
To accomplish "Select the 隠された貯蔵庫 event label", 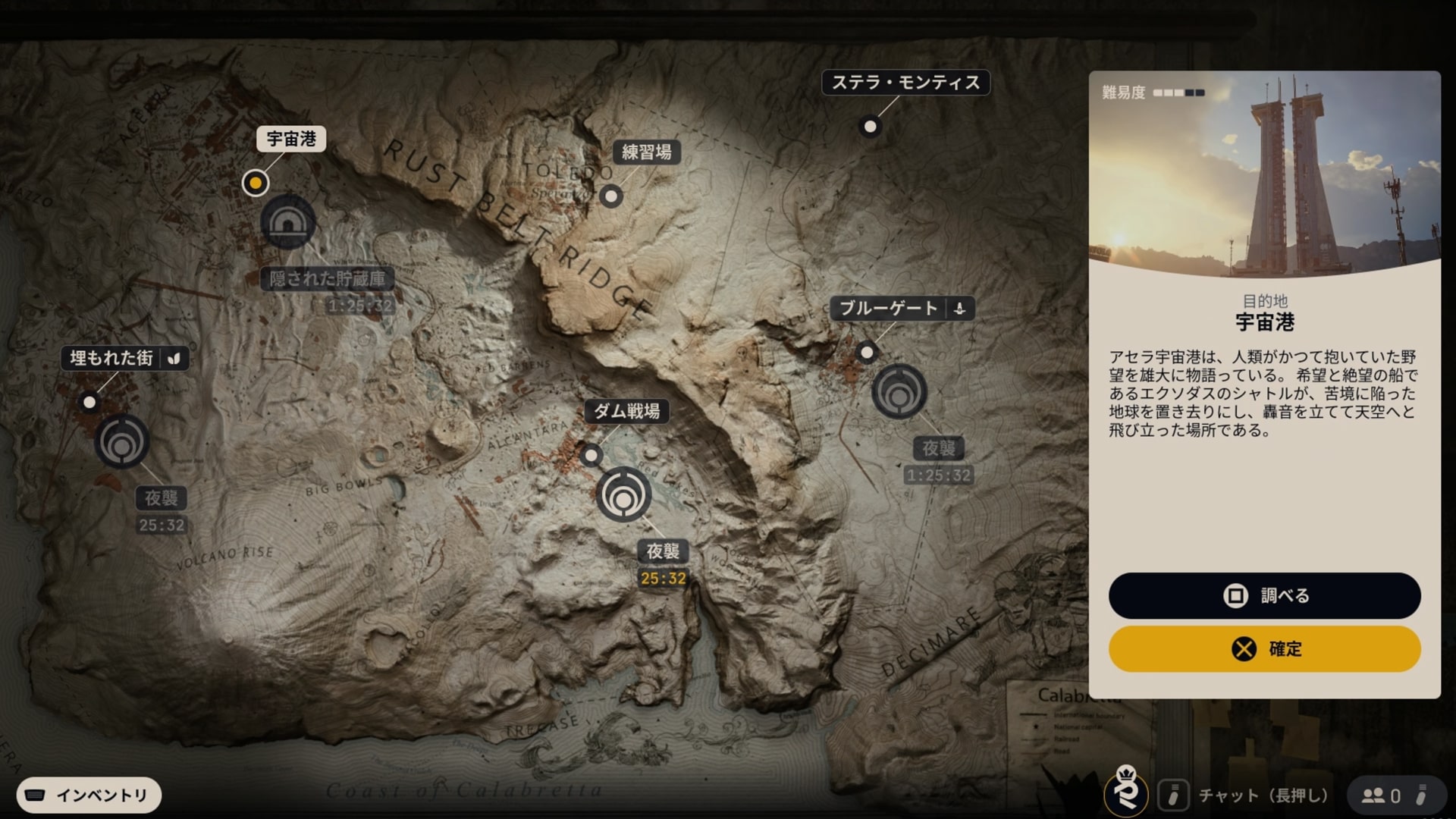I will [x=328, y=279].
